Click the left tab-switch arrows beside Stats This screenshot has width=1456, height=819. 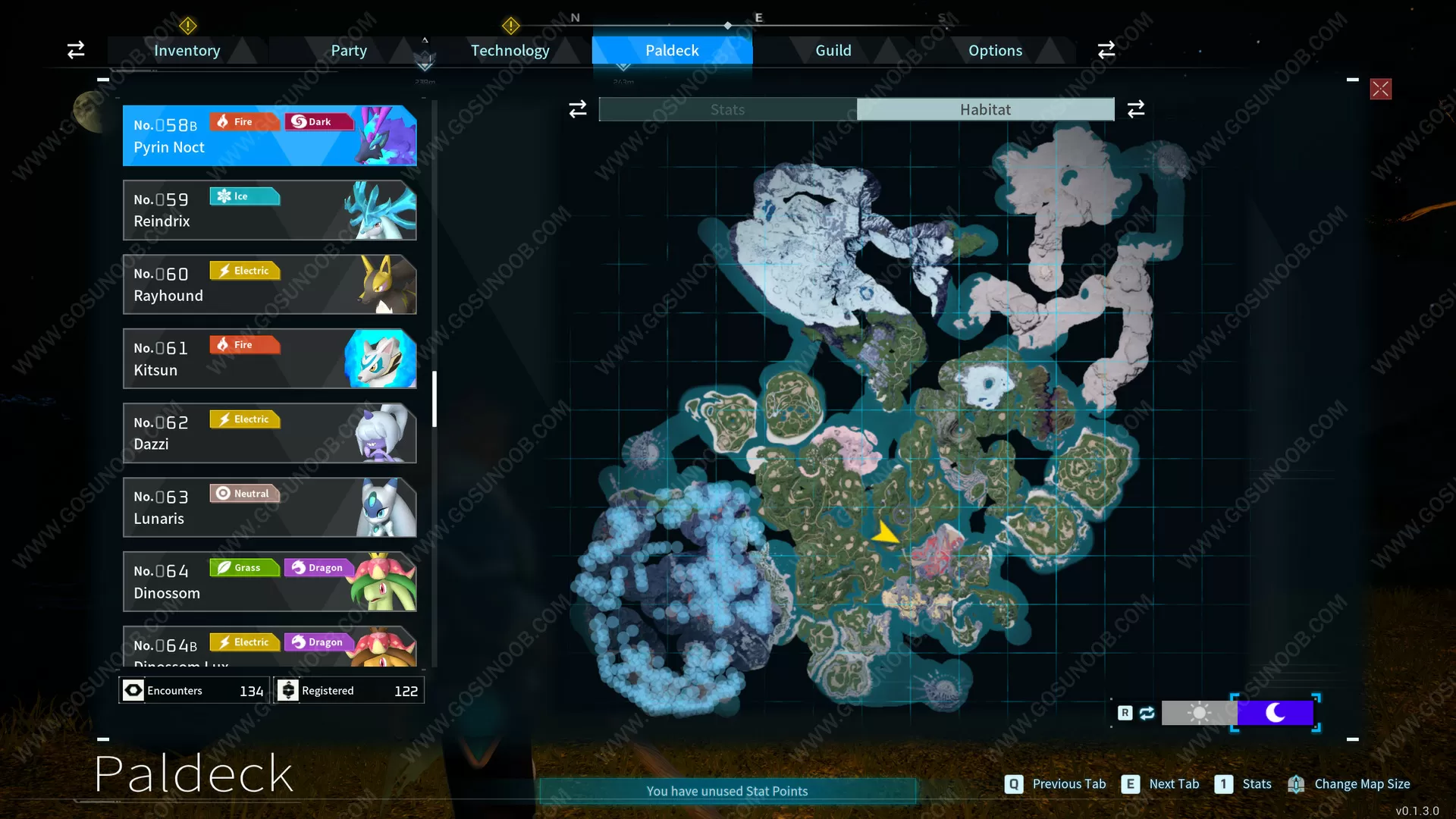(x=578, y=109)
